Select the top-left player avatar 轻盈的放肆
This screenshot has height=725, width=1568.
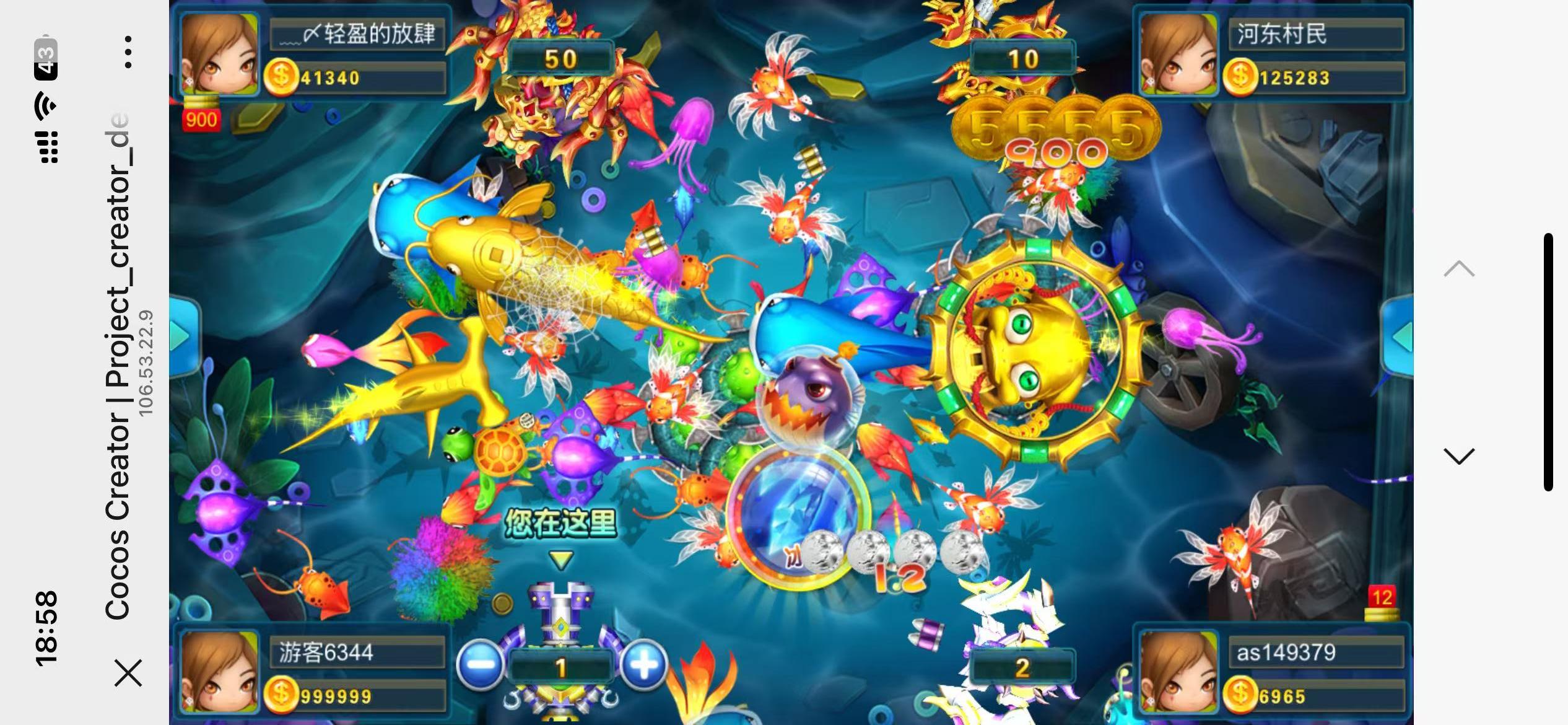click(220, 53)
